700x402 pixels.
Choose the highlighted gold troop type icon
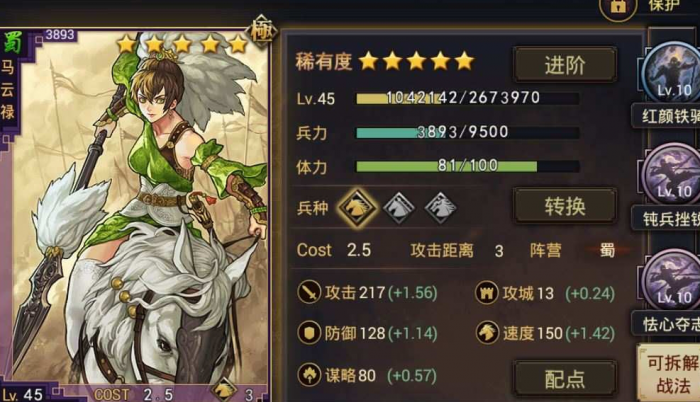click(x=355, y=207)
